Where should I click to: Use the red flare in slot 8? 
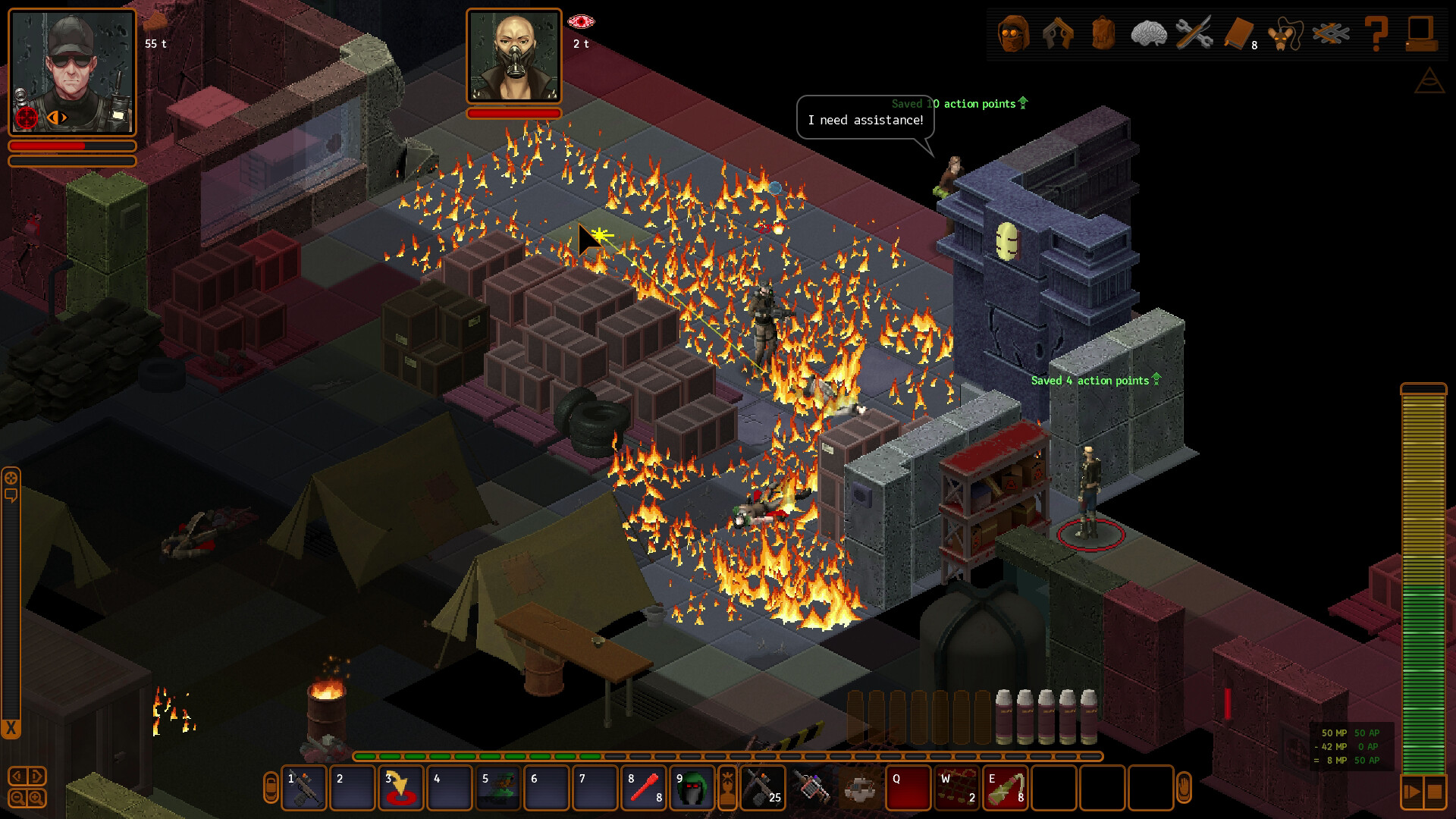[644, 788]
